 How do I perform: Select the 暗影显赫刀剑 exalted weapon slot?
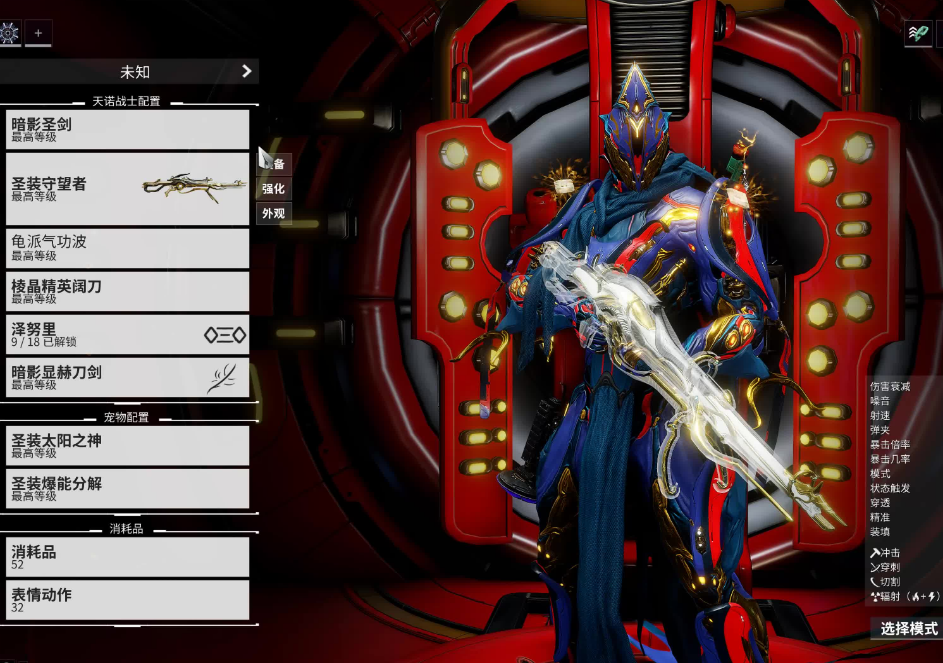pyautogui.click(x=125, y=377)
